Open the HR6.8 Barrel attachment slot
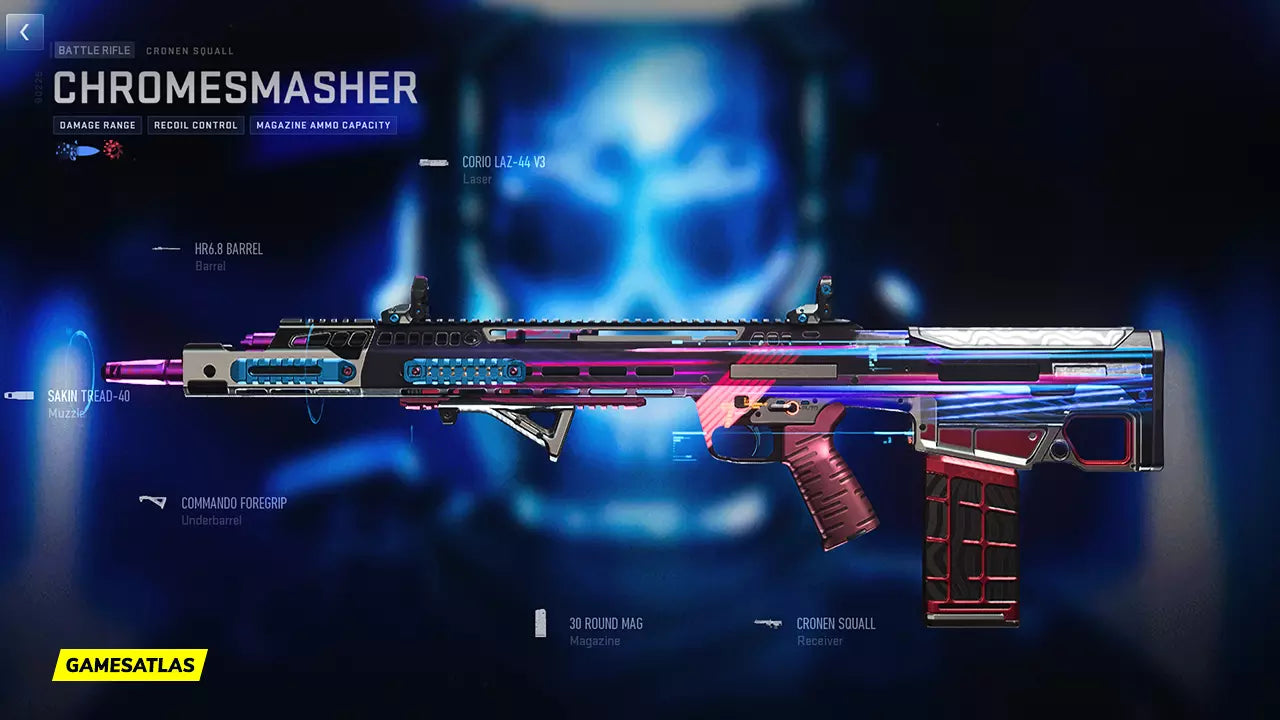Image resolution: width=1280 pixels, height=720 pixels. click(x=228, y=249)
